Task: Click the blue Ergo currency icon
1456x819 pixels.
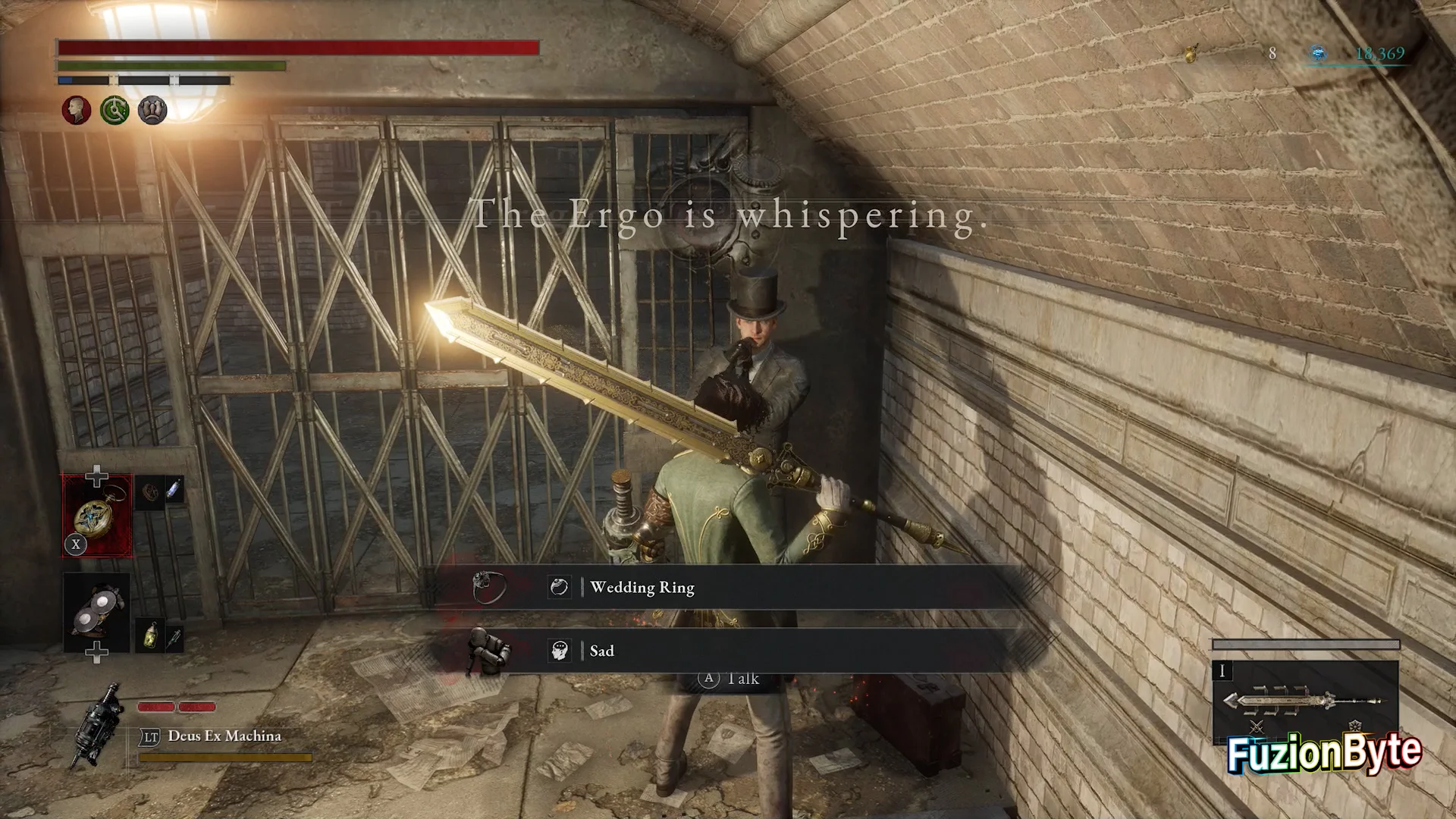Action: coord(1319,53)
